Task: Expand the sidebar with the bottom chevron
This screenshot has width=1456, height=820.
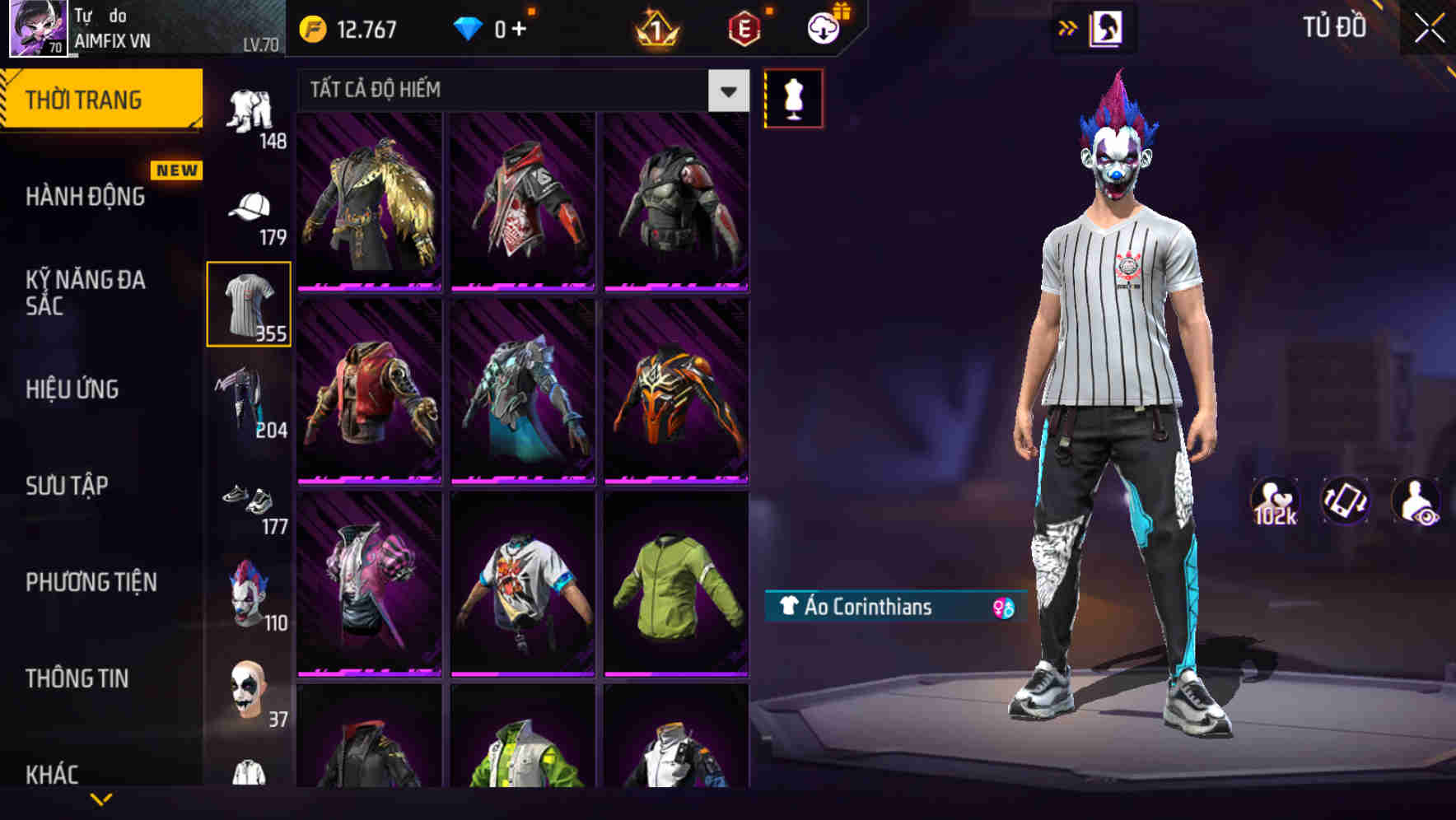Action: tap(101, 800)
